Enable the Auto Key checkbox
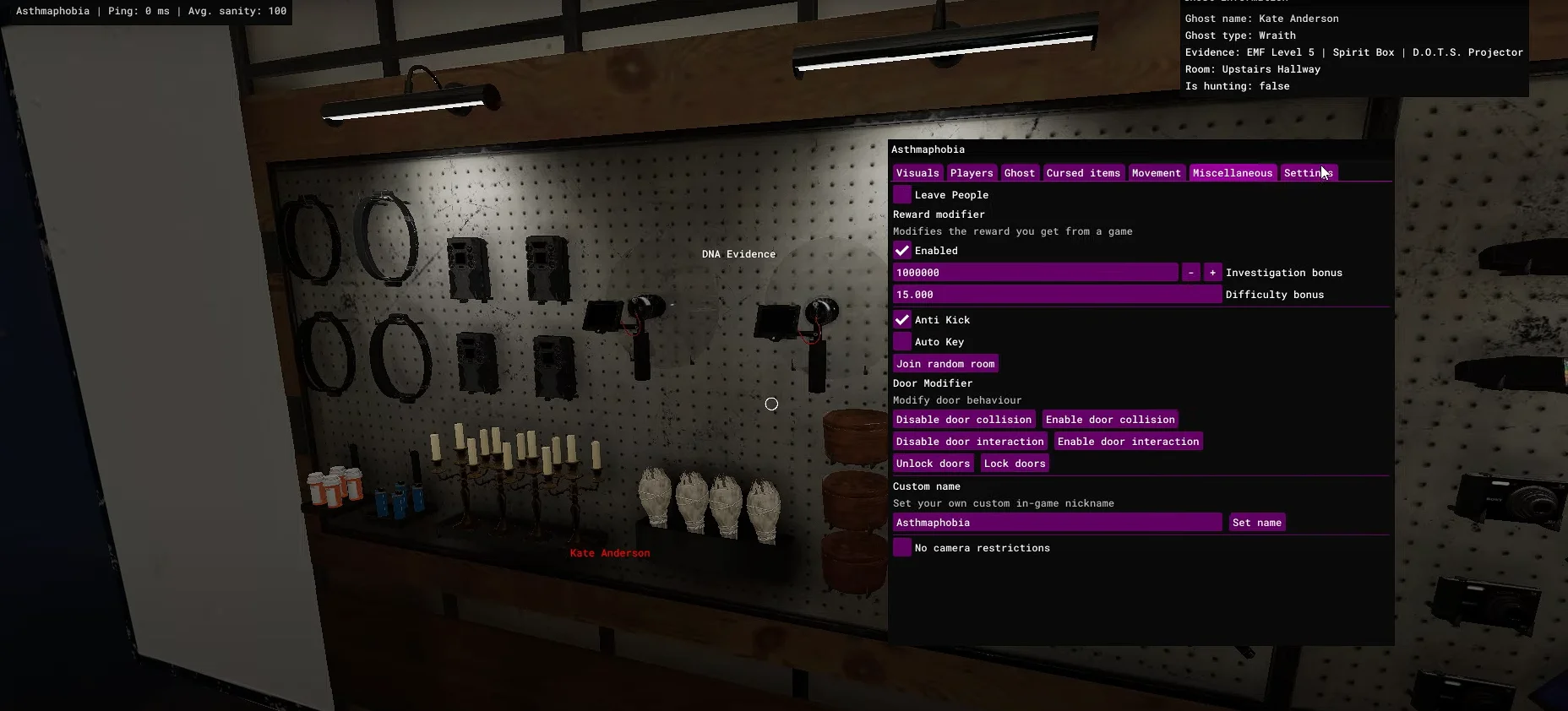 click(x=902, y=342)
